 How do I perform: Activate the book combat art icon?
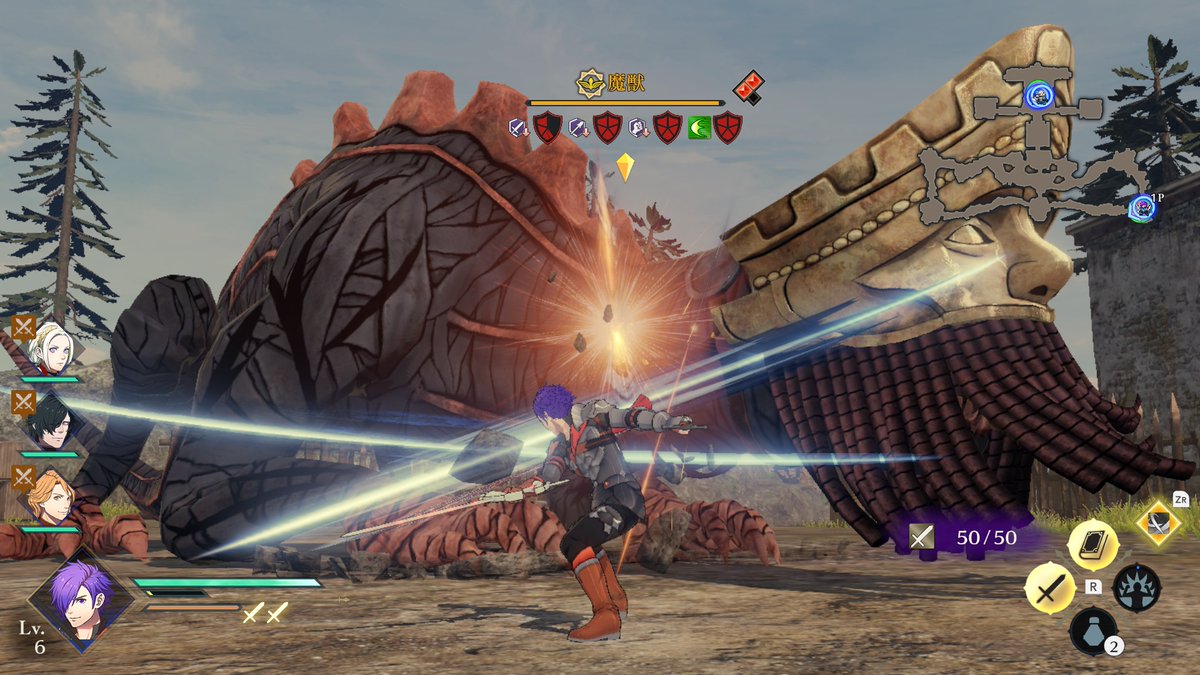point(1093,545)
